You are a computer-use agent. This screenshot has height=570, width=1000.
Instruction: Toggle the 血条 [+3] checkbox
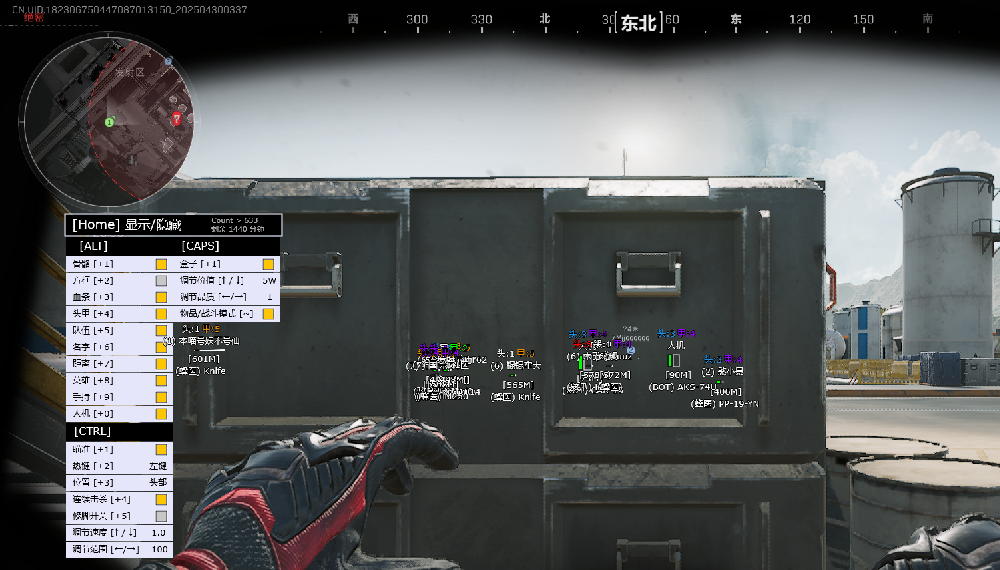[161, 297]
